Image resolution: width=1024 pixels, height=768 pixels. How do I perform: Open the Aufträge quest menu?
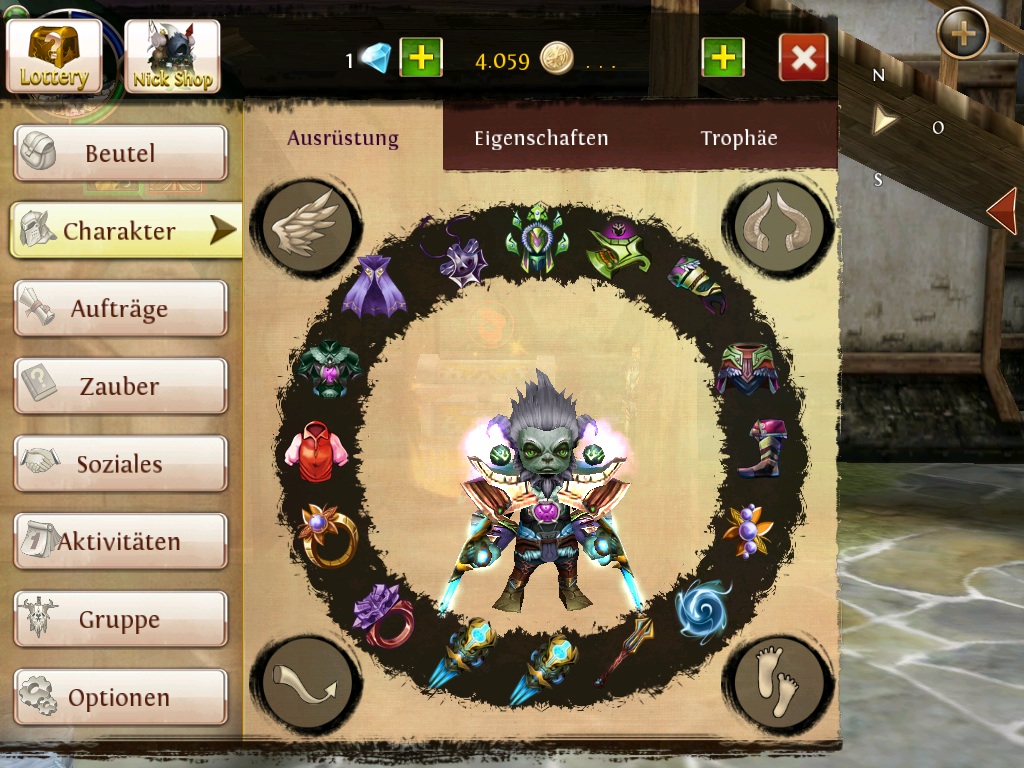point(120,309)
